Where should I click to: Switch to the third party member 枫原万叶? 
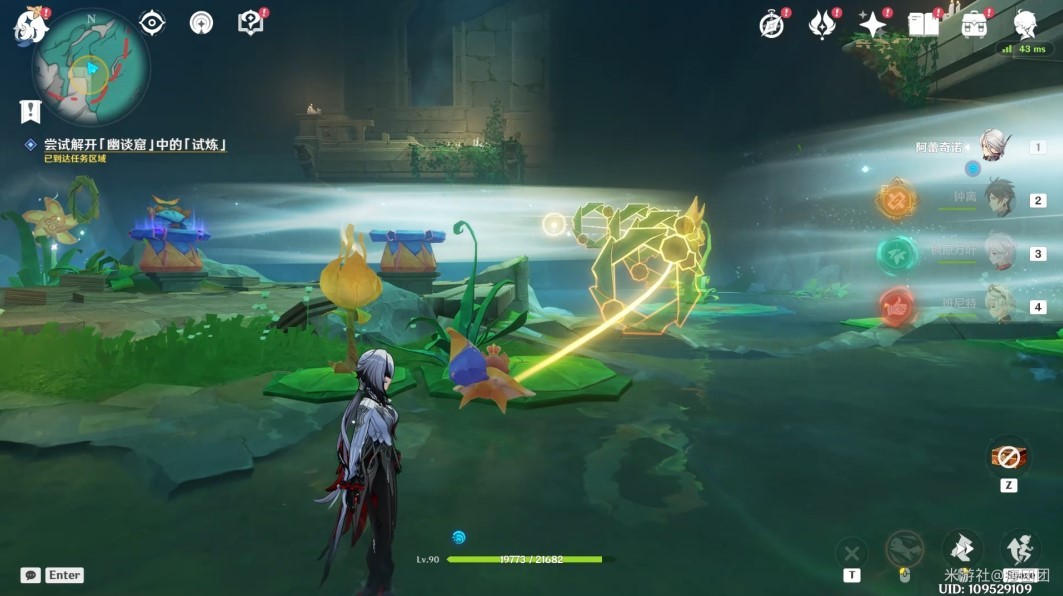[998, 252]
